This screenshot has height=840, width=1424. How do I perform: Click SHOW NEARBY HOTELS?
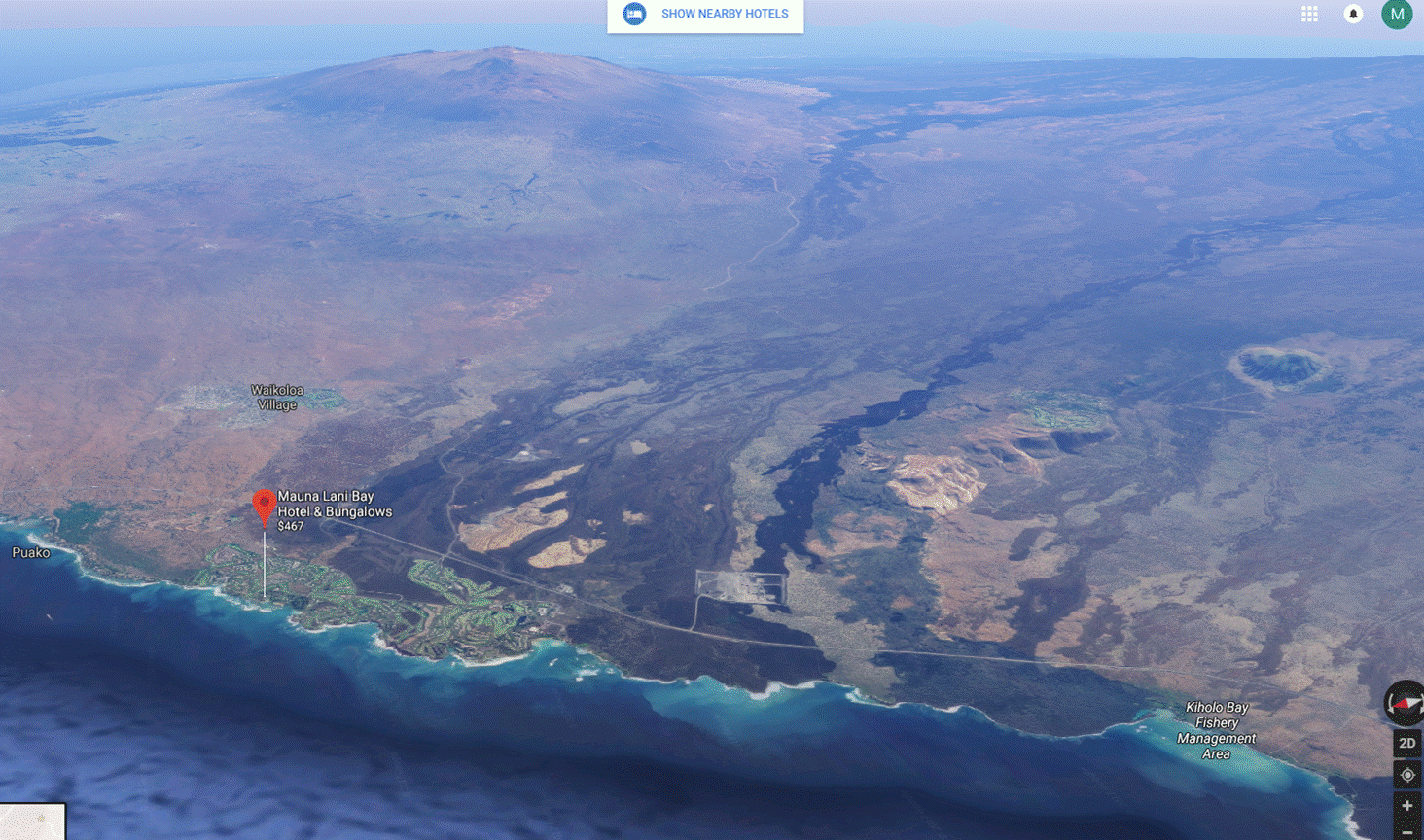[725, 14]
